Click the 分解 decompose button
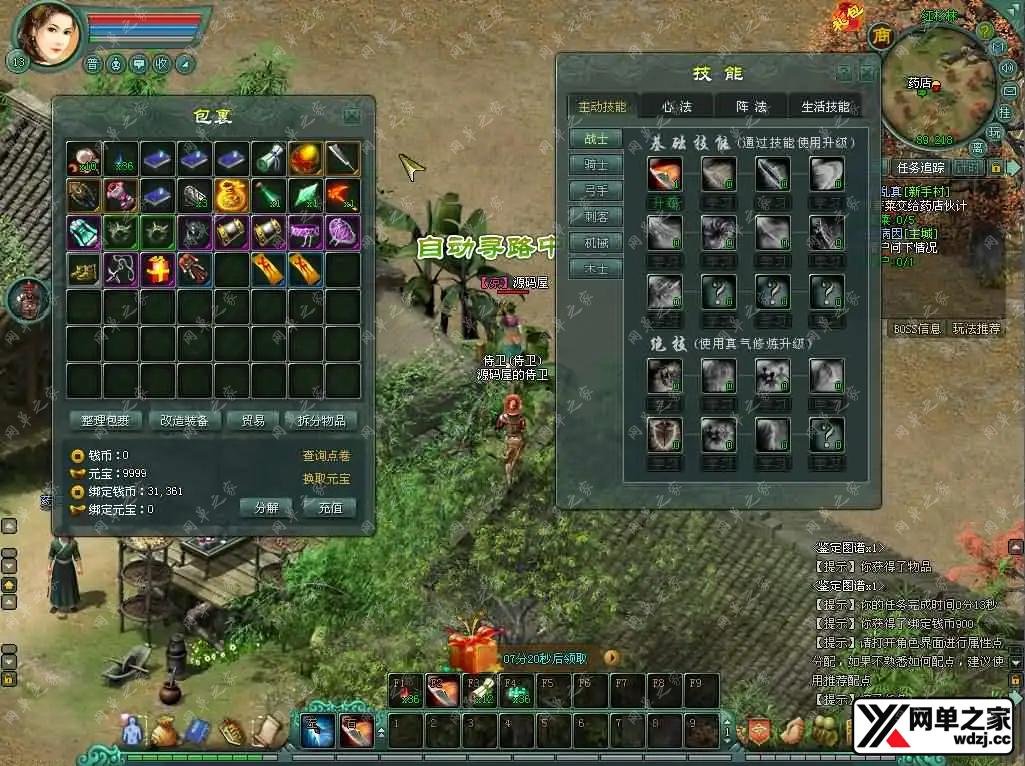Screen dimensions: 1025x766 [267, 508]
